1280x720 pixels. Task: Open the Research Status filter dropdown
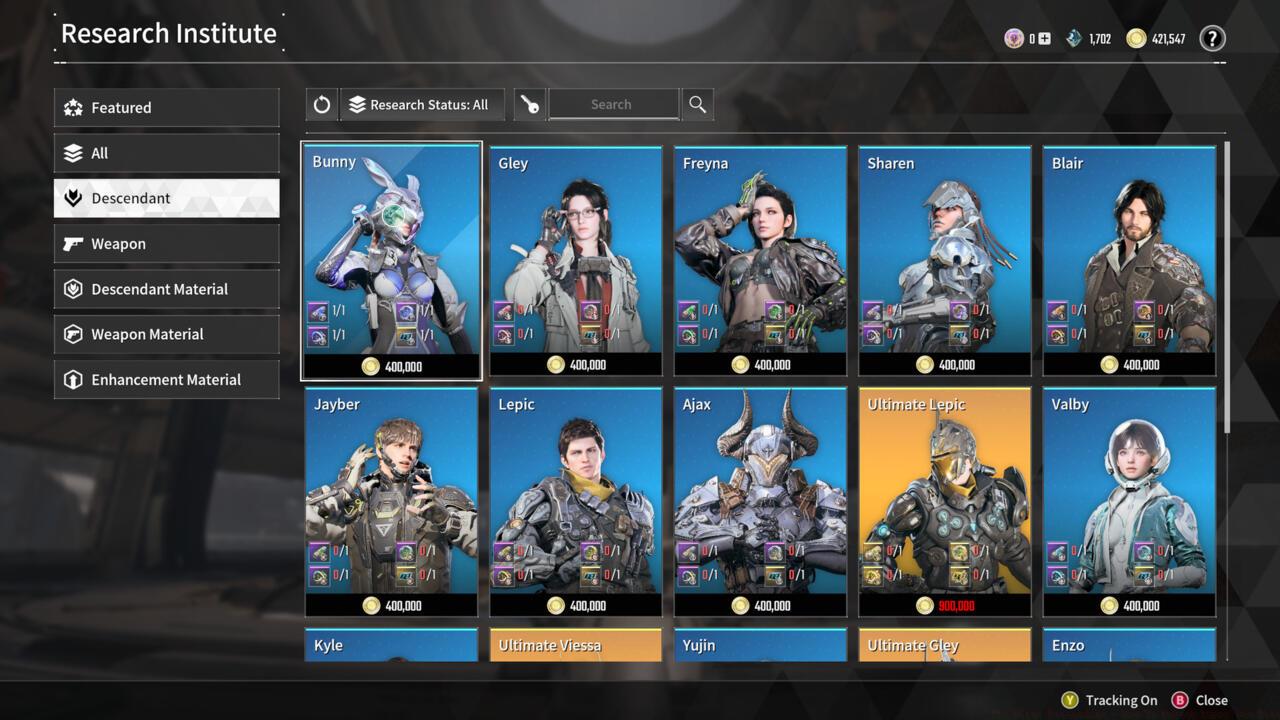(x=422, y=104)
